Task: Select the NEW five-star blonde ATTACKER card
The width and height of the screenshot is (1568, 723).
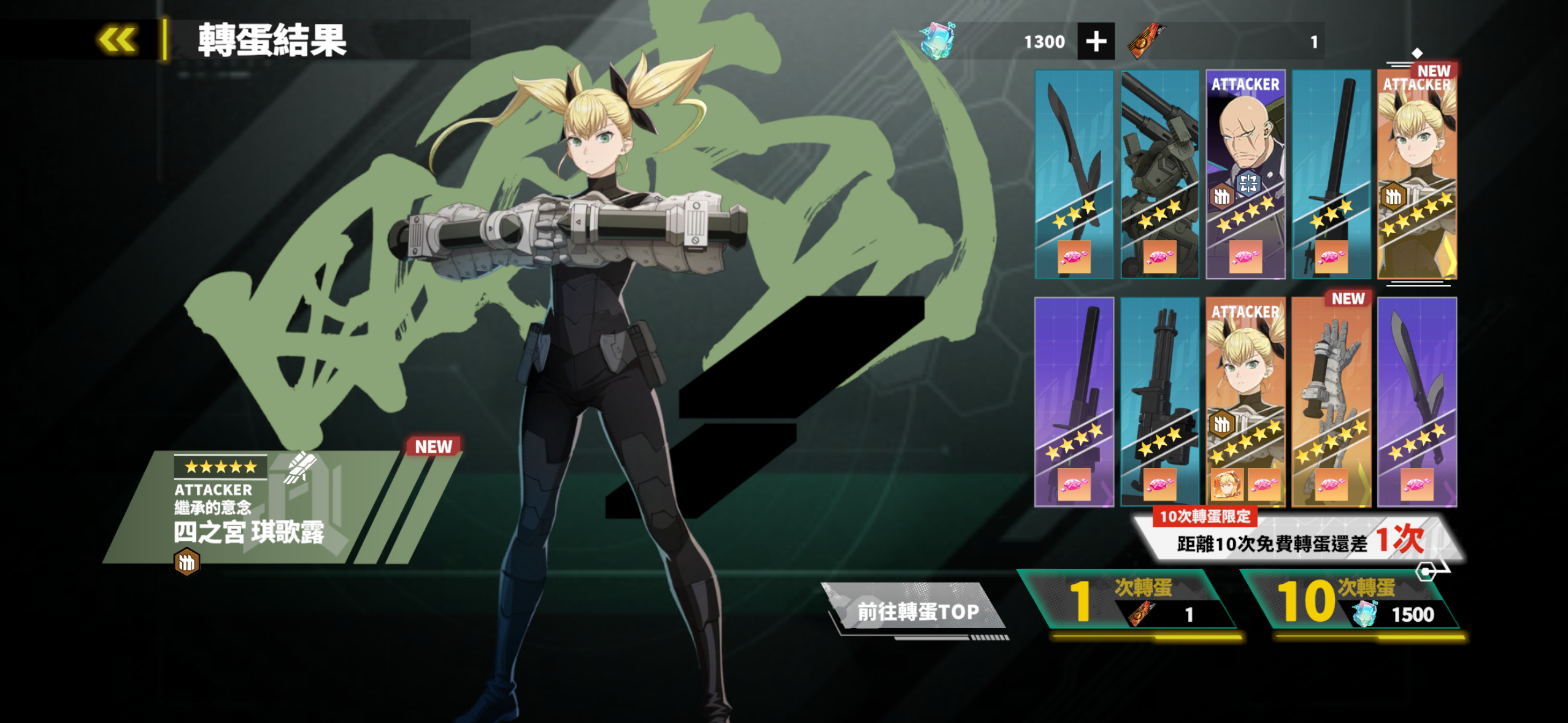Action: [x=1416, y=174]
